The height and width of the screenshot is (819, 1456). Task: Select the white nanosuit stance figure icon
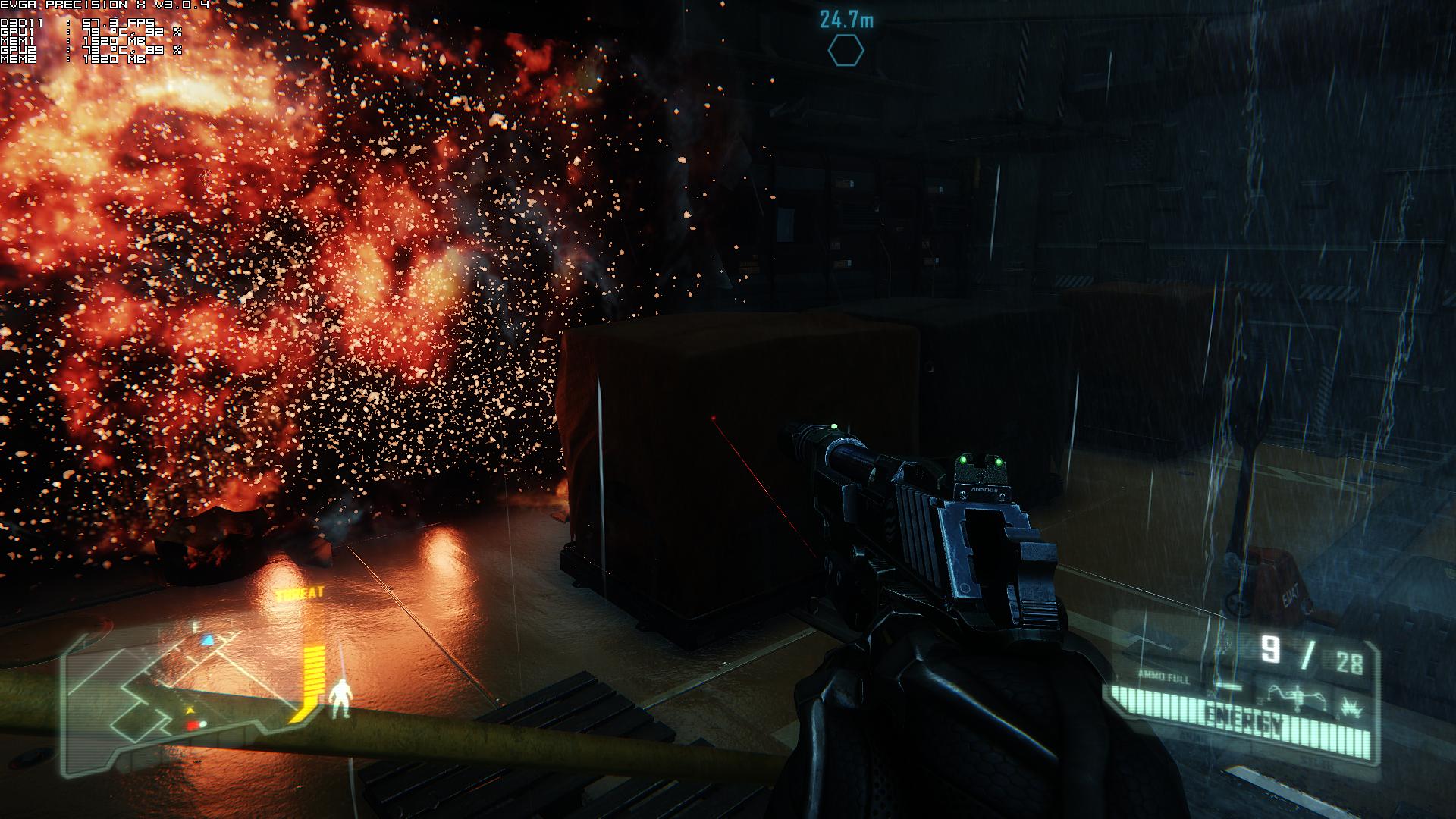point(342,698)
